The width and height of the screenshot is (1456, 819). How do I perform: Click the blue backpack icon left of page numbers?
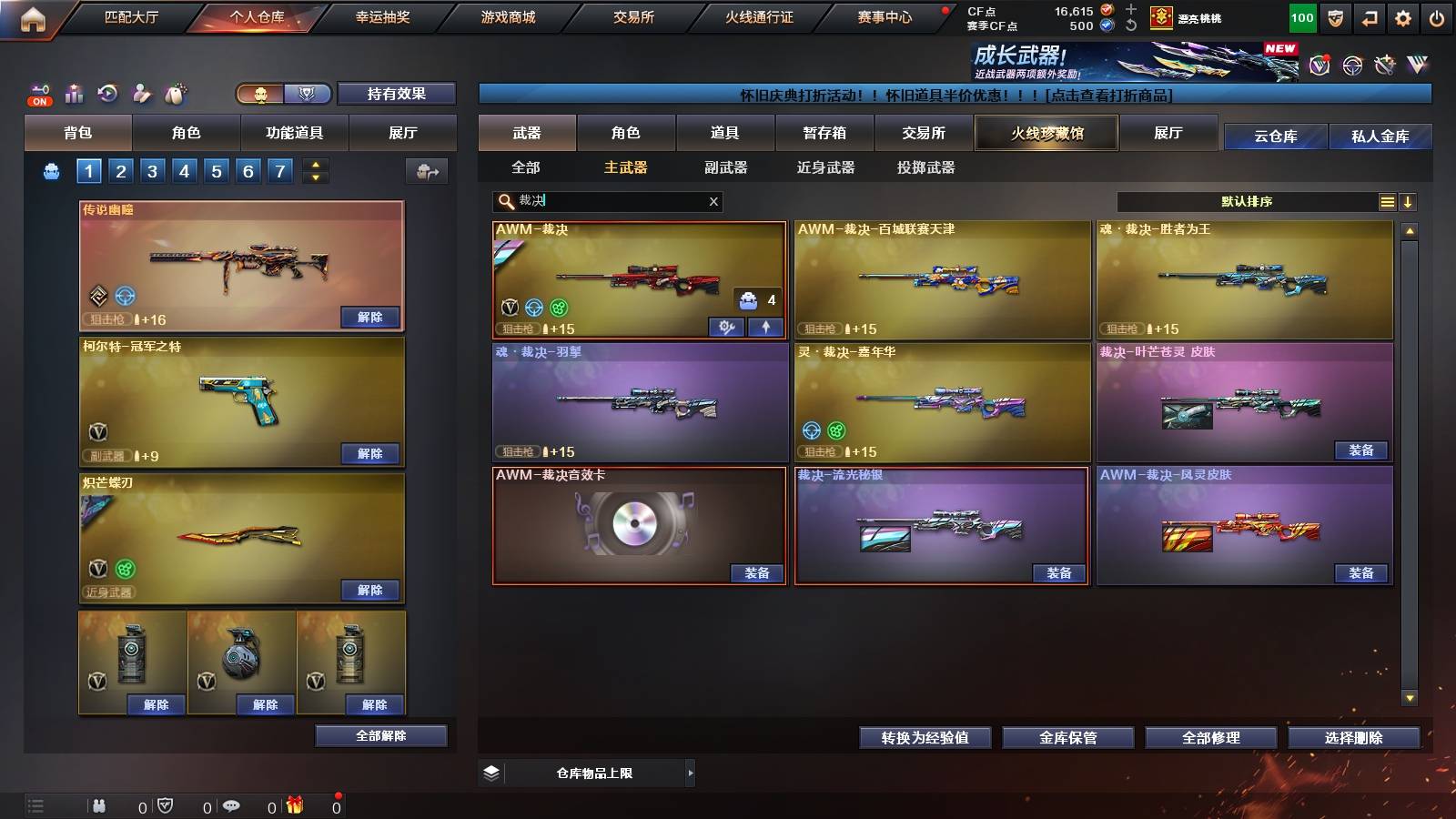[51, 171]
